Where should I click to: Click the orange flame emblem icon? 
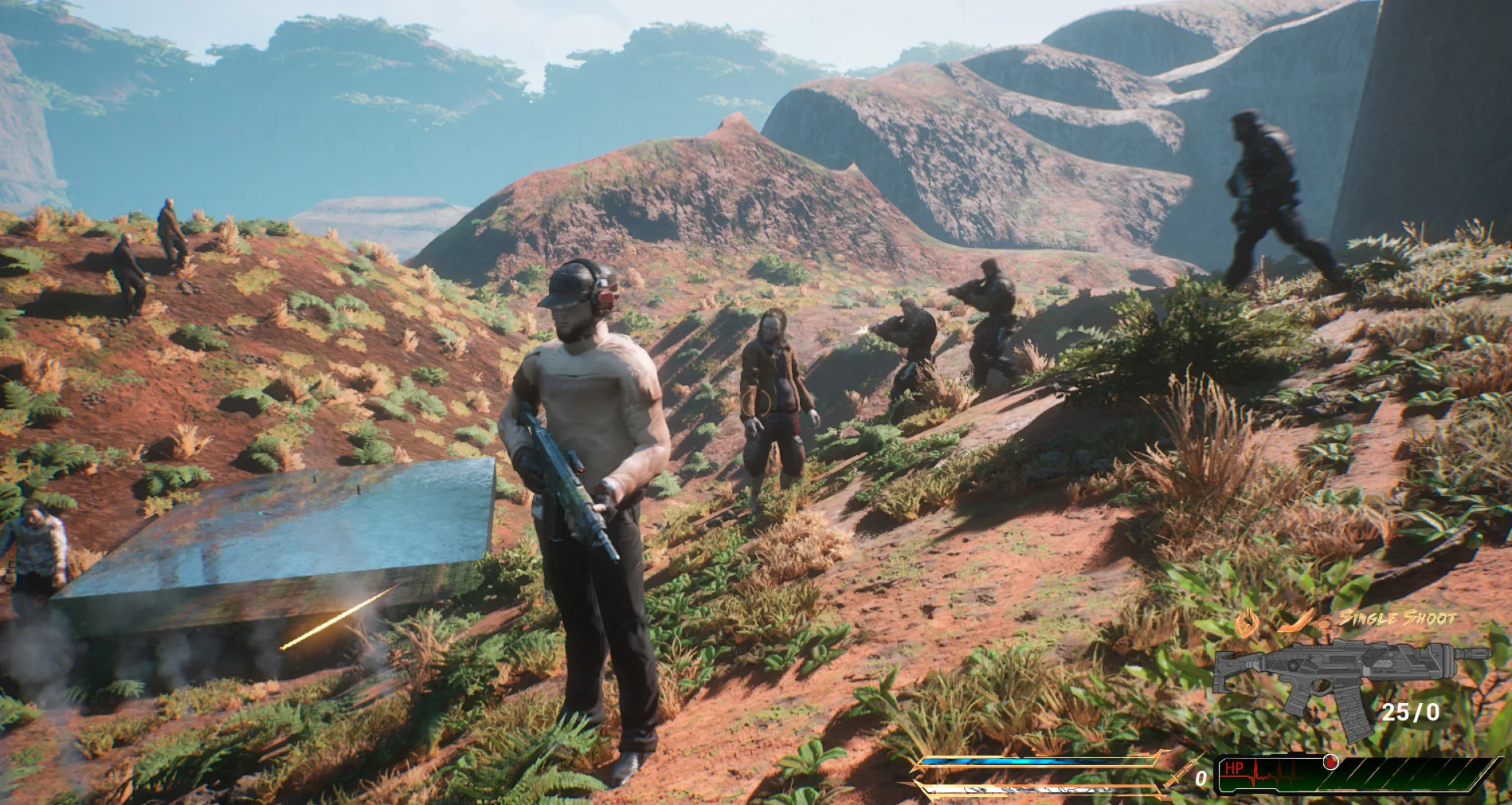(1247, 622)
